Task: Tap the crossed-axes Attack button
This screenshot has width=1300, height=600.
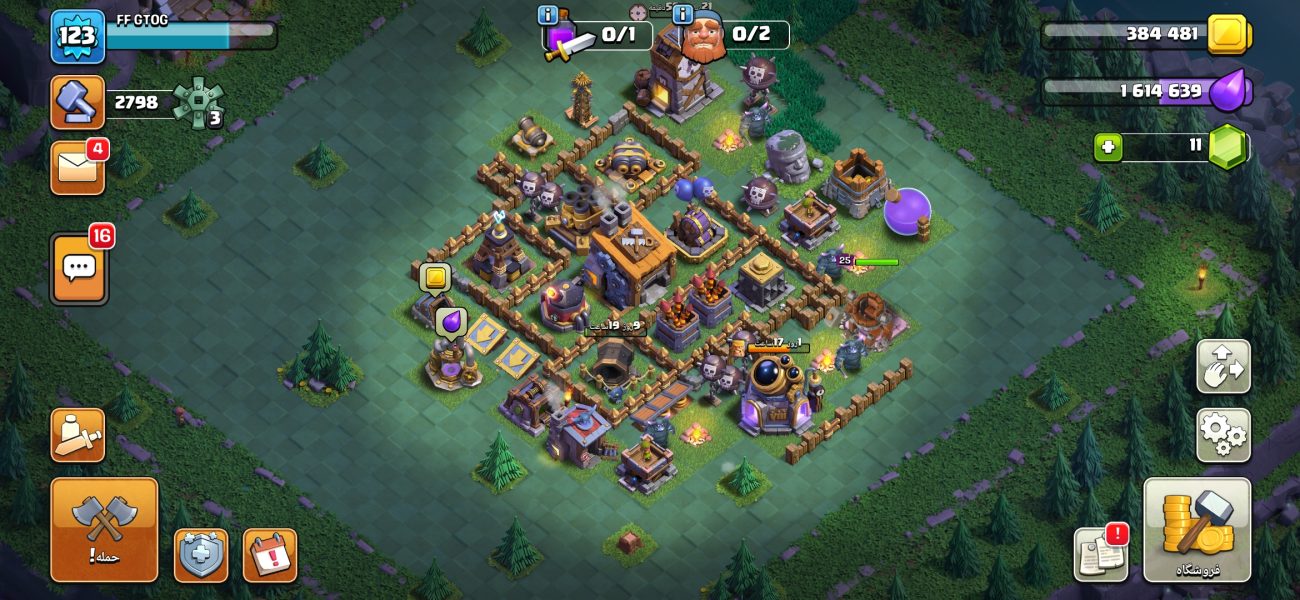Action: coord(104,529)
